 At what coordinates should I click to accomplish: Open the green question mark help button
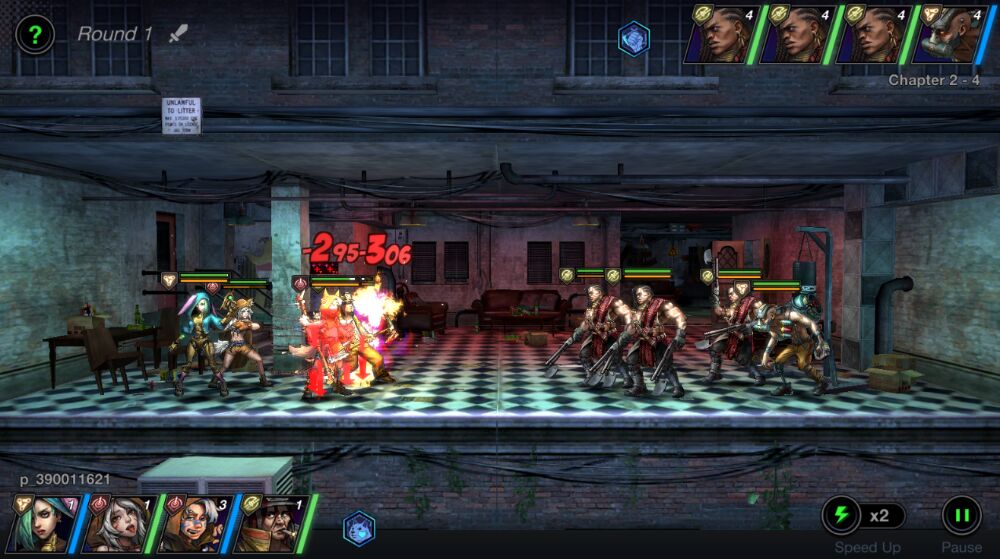[34, 35]
